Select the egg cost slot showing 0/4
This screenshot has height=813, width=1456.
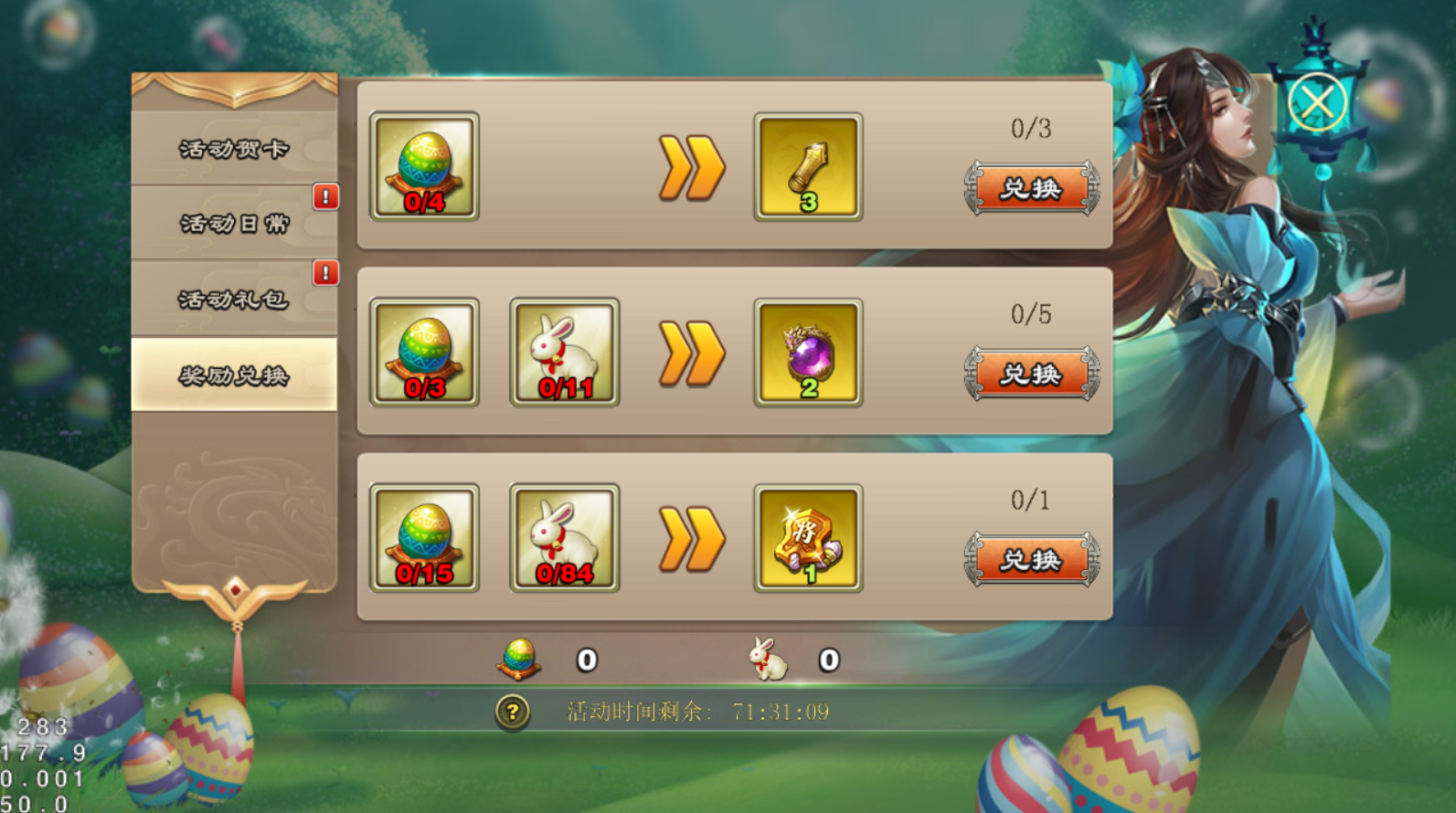click(424, 166)
